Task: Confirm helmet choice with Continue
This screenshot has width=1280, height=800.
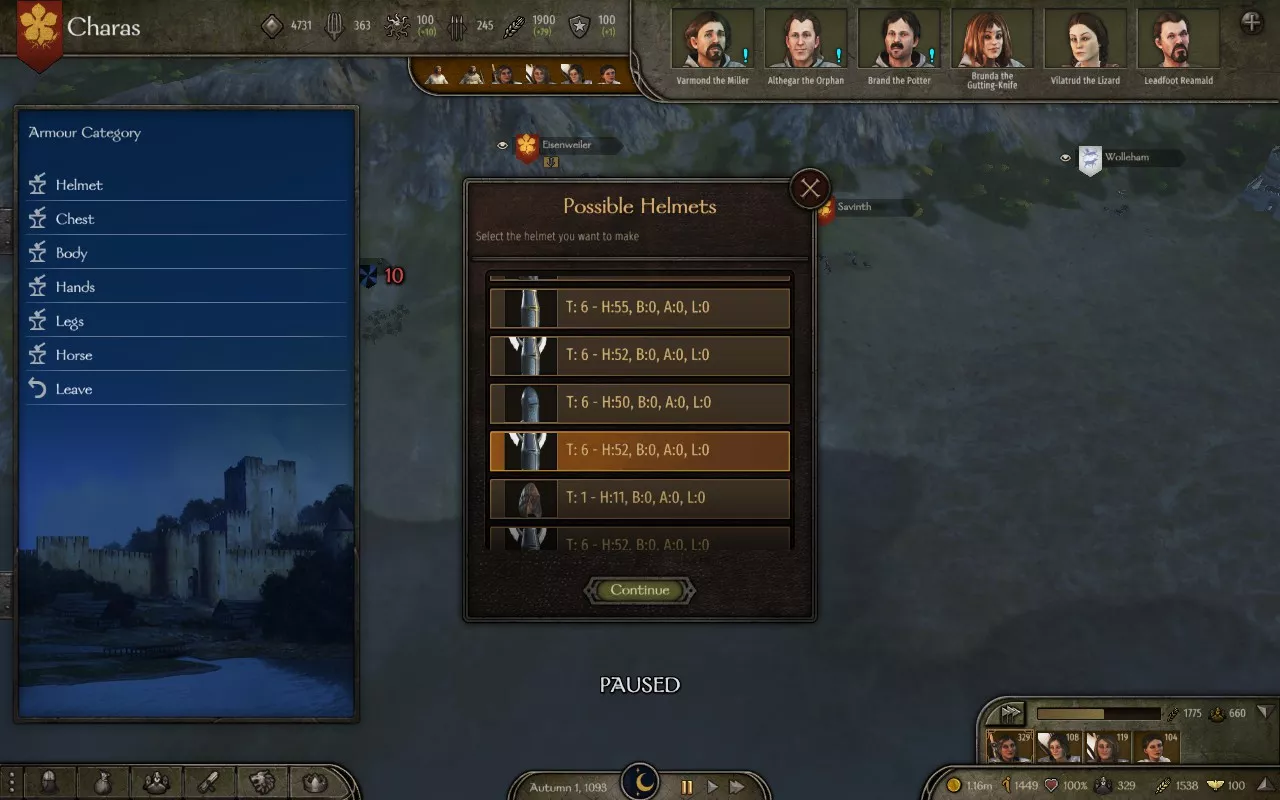Action: 640,590
